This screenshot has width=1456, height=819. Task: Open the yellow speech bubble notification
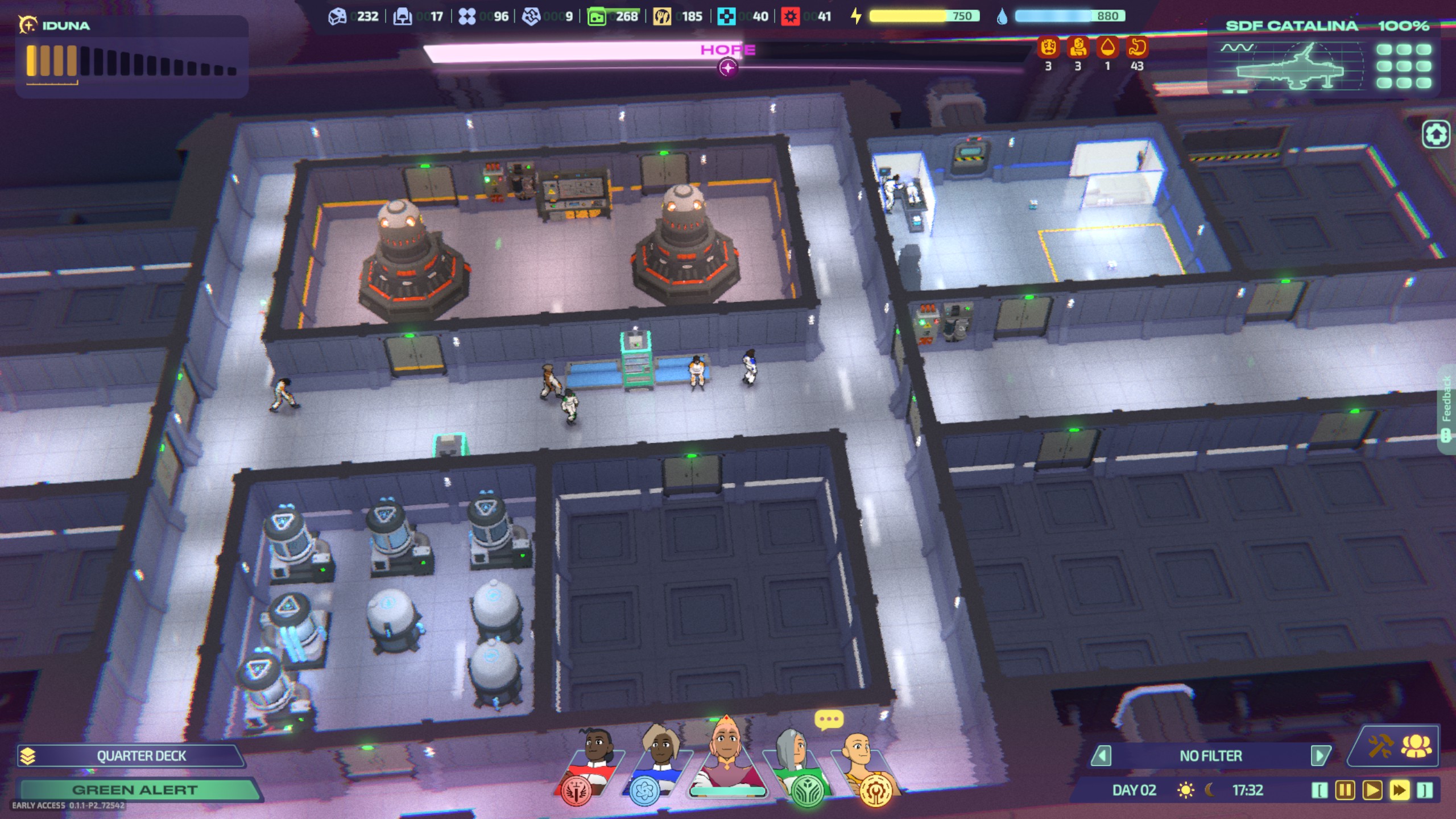coord(828,720)
